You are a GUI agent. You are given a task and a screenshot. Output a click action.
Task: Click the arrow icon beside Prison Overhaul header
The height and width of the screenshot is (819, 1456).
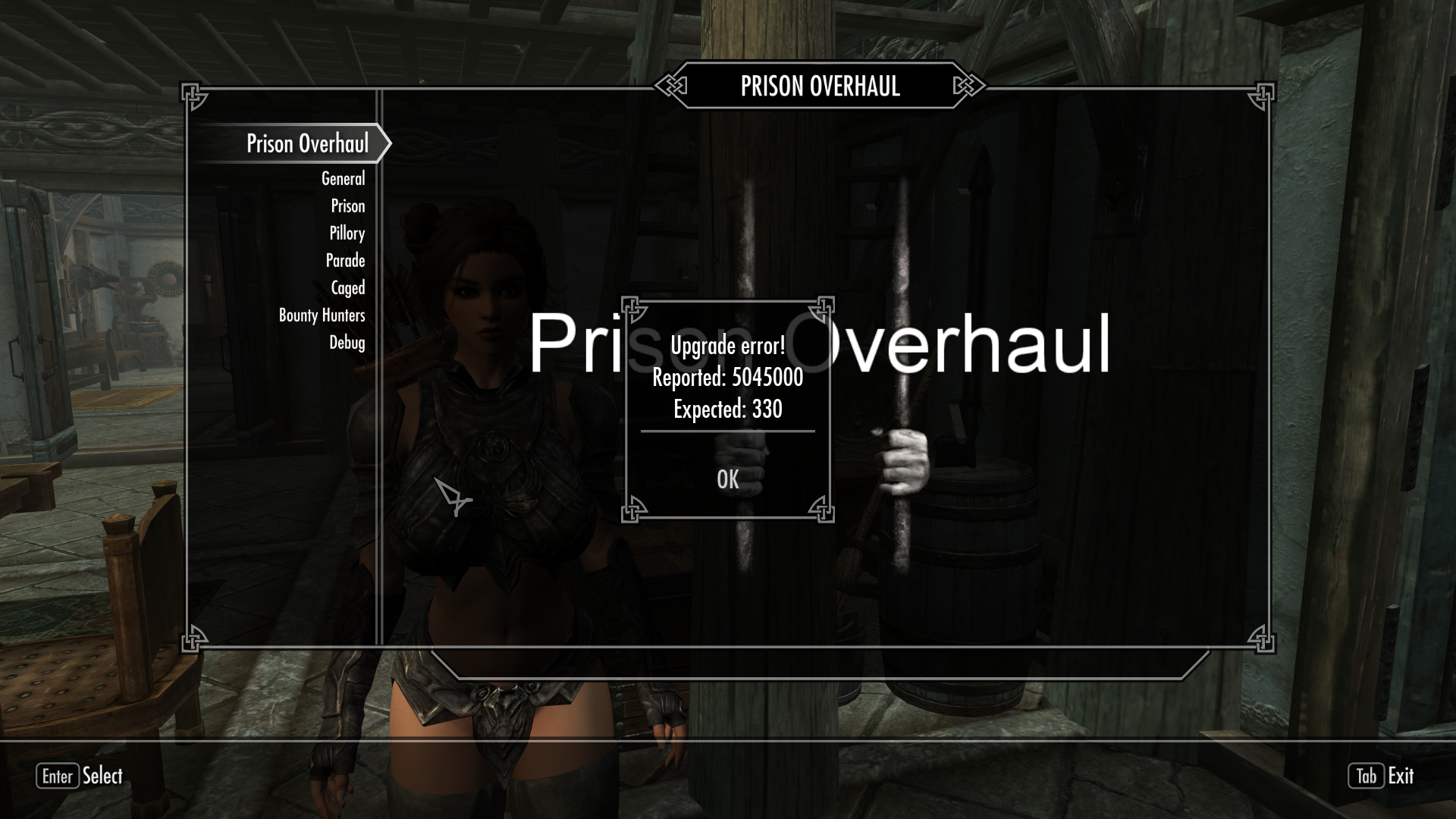[386, 143]
